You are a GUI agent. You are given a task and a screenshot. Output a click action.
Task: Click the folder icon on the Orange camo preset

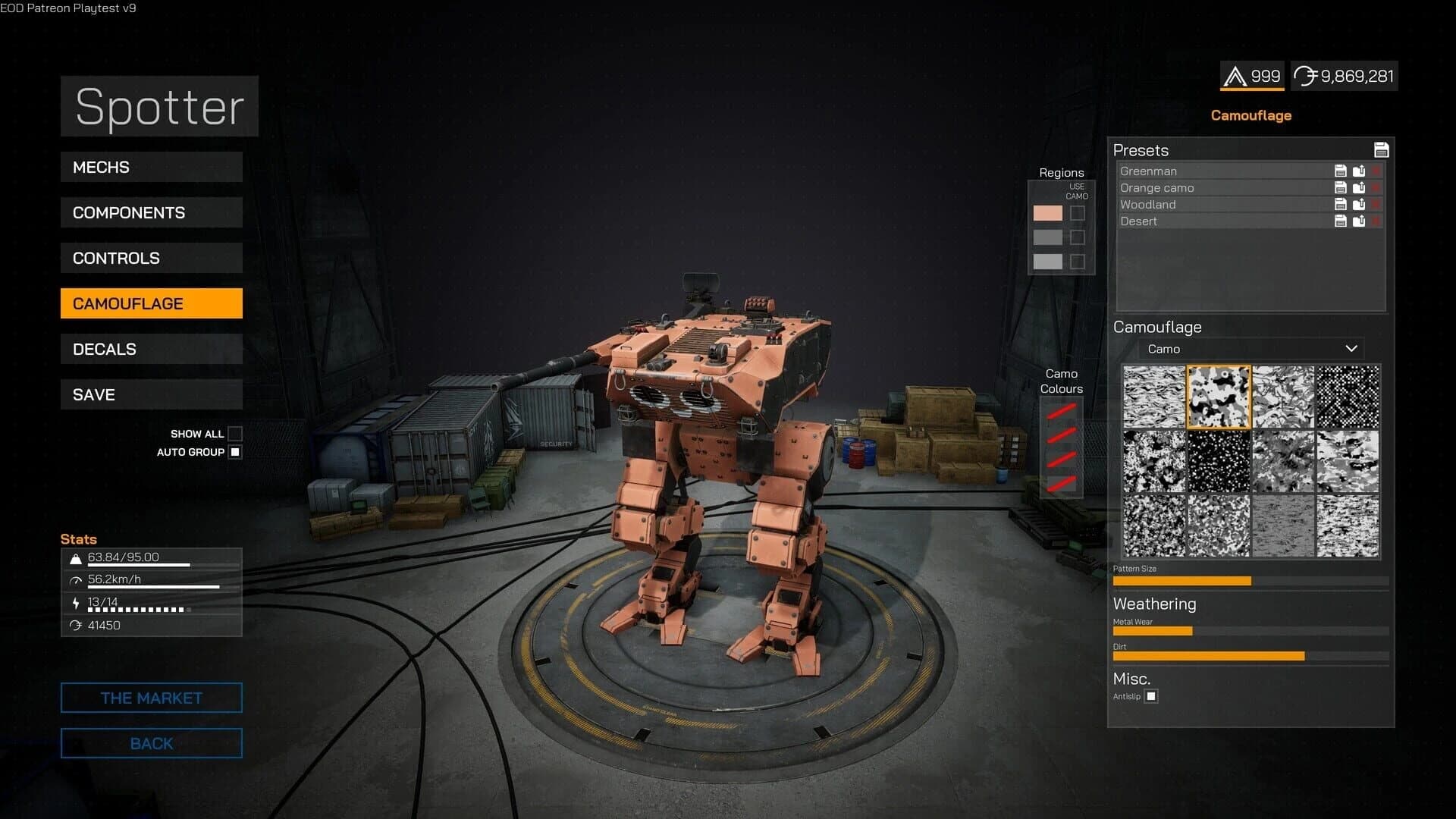[x=1358, y=187]
